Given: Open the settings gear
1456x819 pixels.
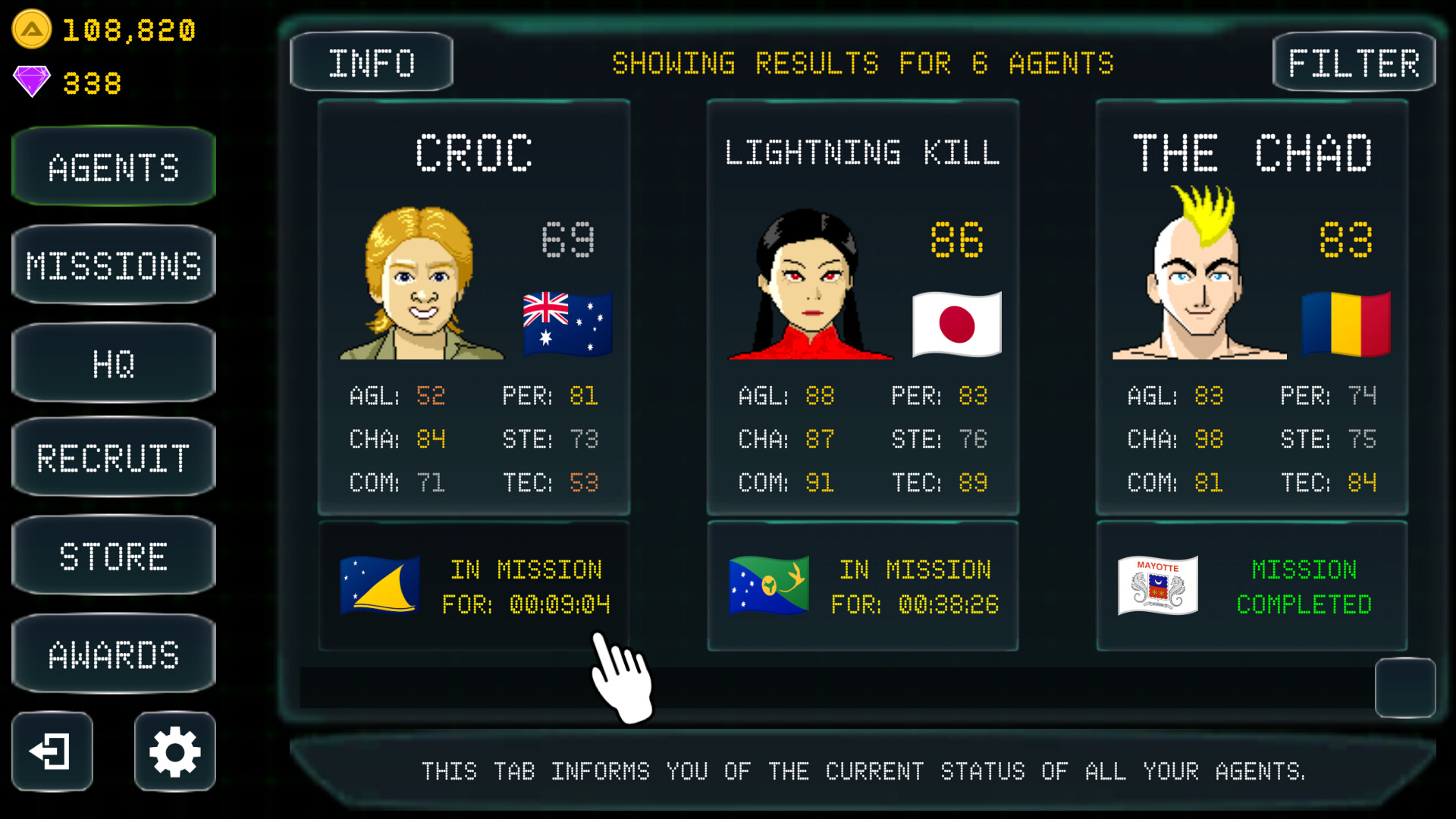Looking at the screenshot, I should pyautogui.click(x=174, y=752).
